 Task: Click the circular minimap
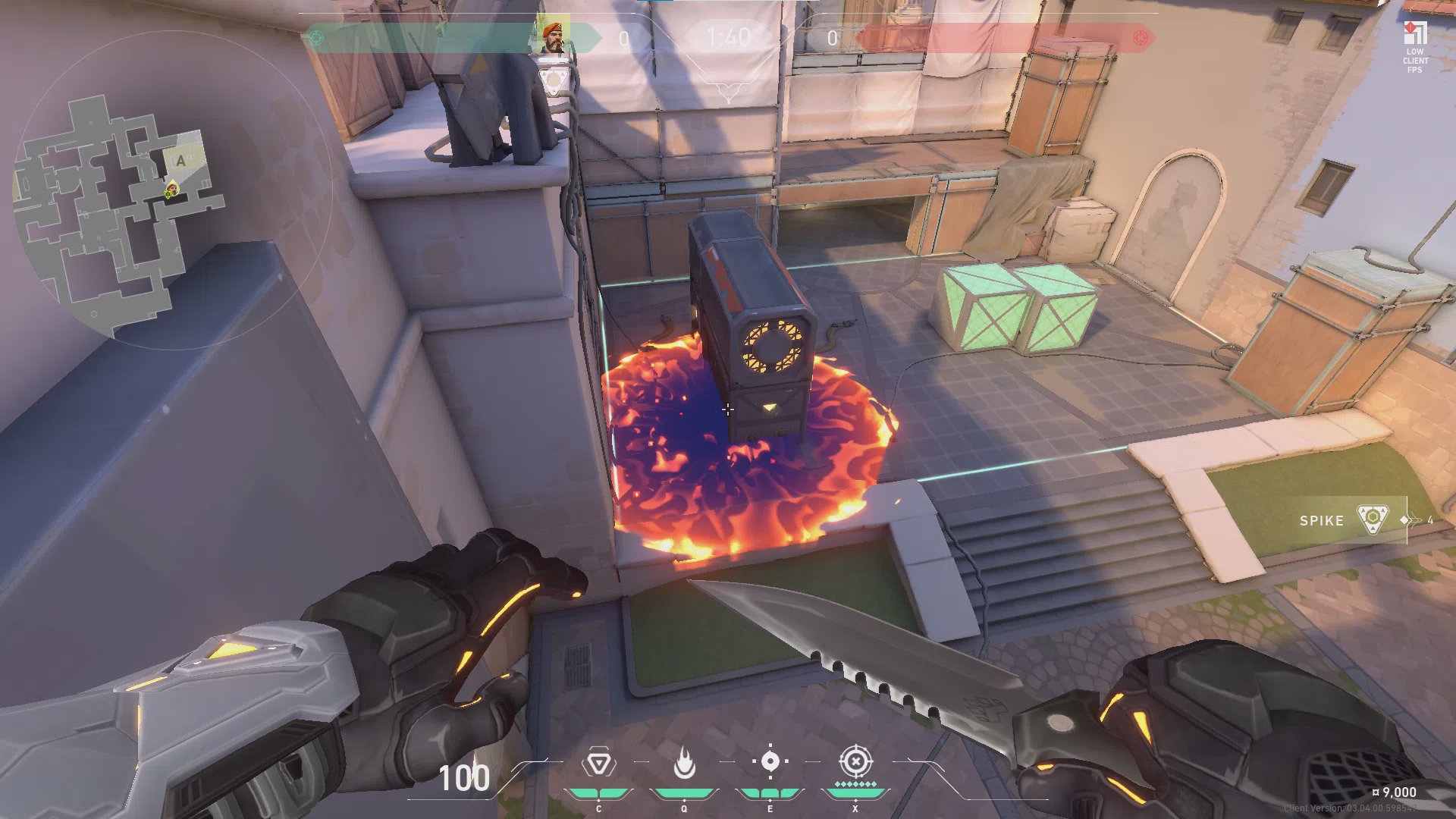[x=173, y=190]
